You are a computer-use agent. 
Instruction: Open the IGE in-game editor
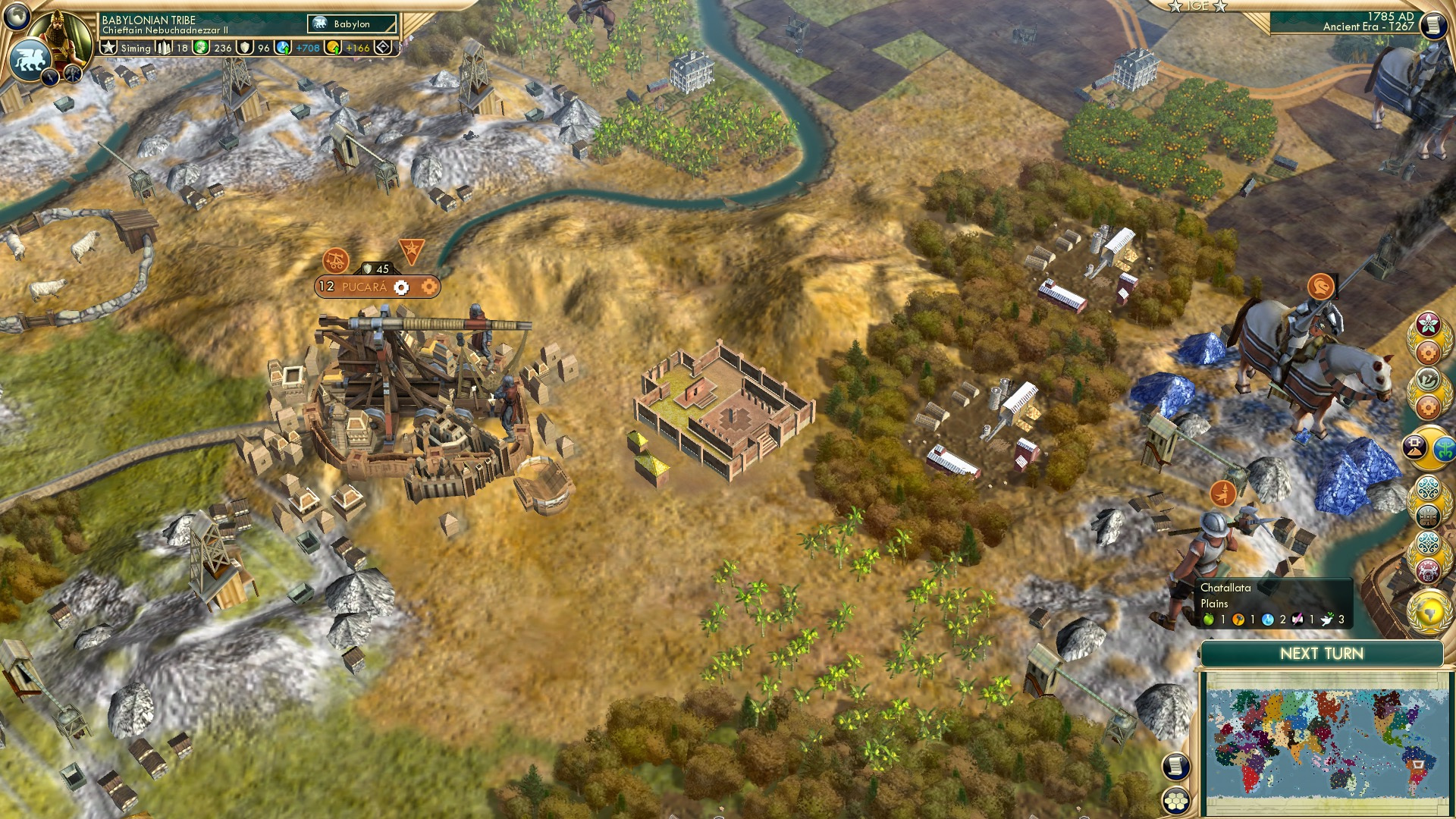pos(1198,6)
